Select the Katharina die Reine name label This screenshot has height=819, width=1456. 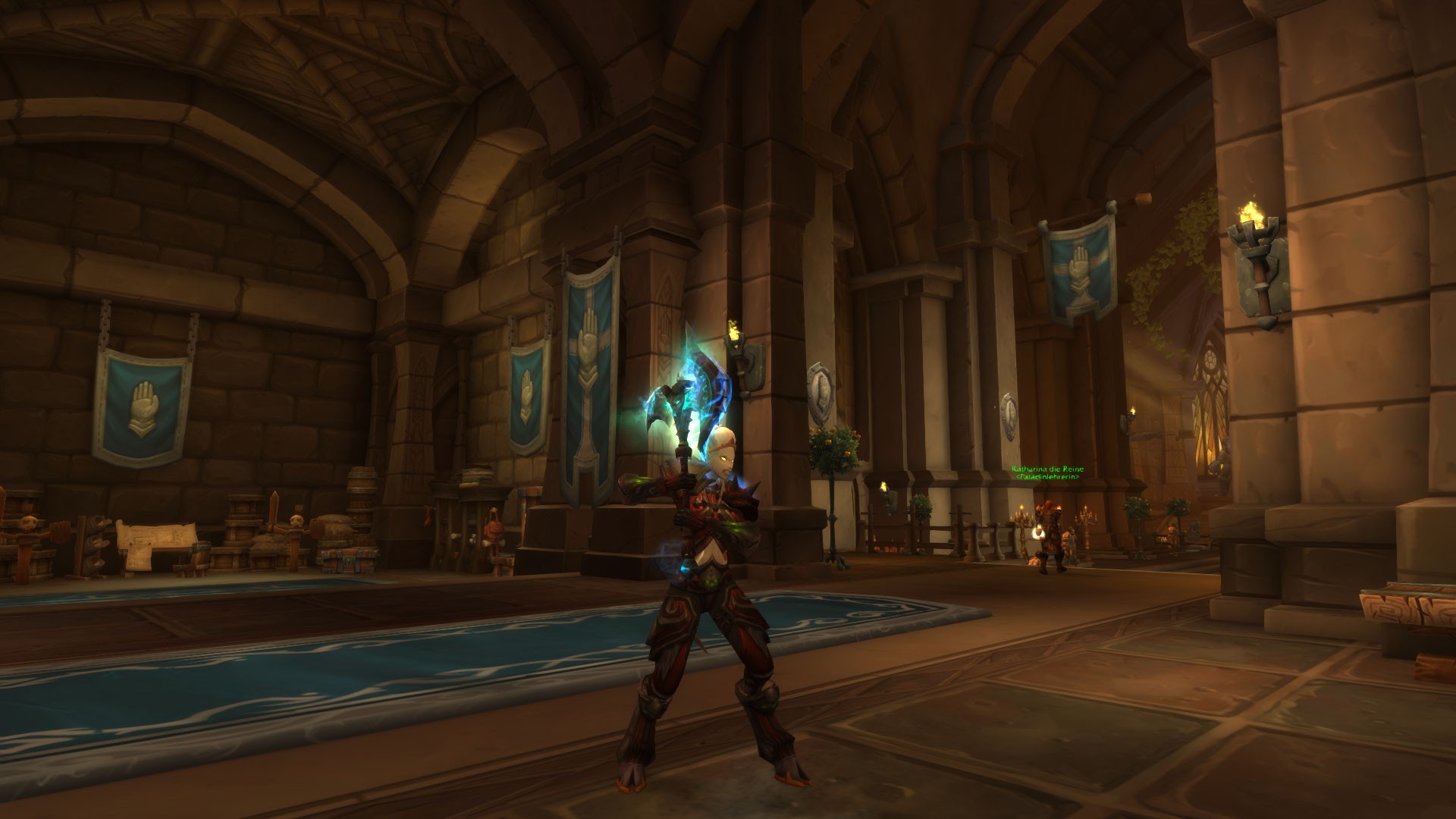tap(1047, 469)
